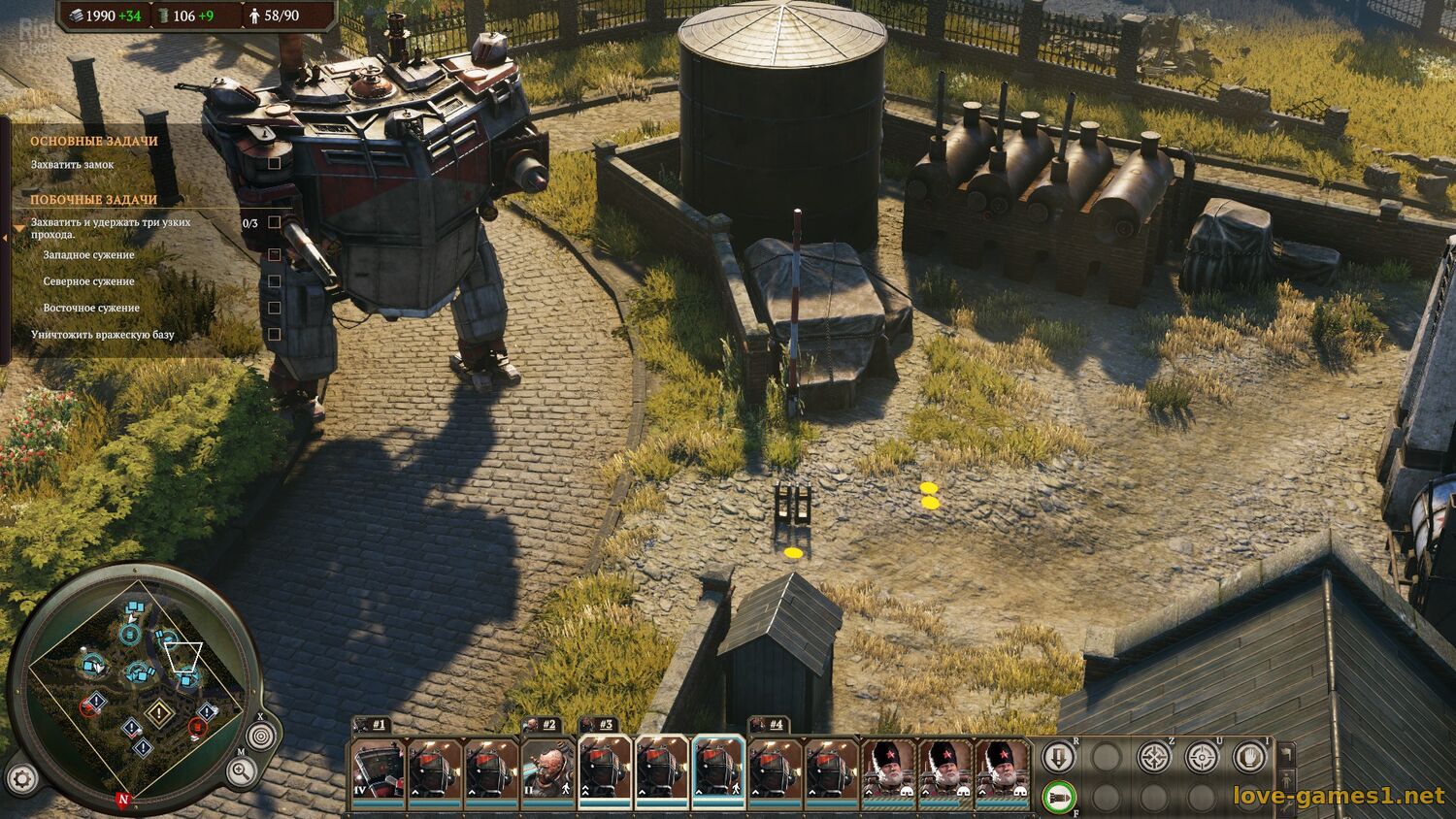Viewport: 1456px width, 819px height.
Task: Switch to control group #4
Action: click(768, 724)
